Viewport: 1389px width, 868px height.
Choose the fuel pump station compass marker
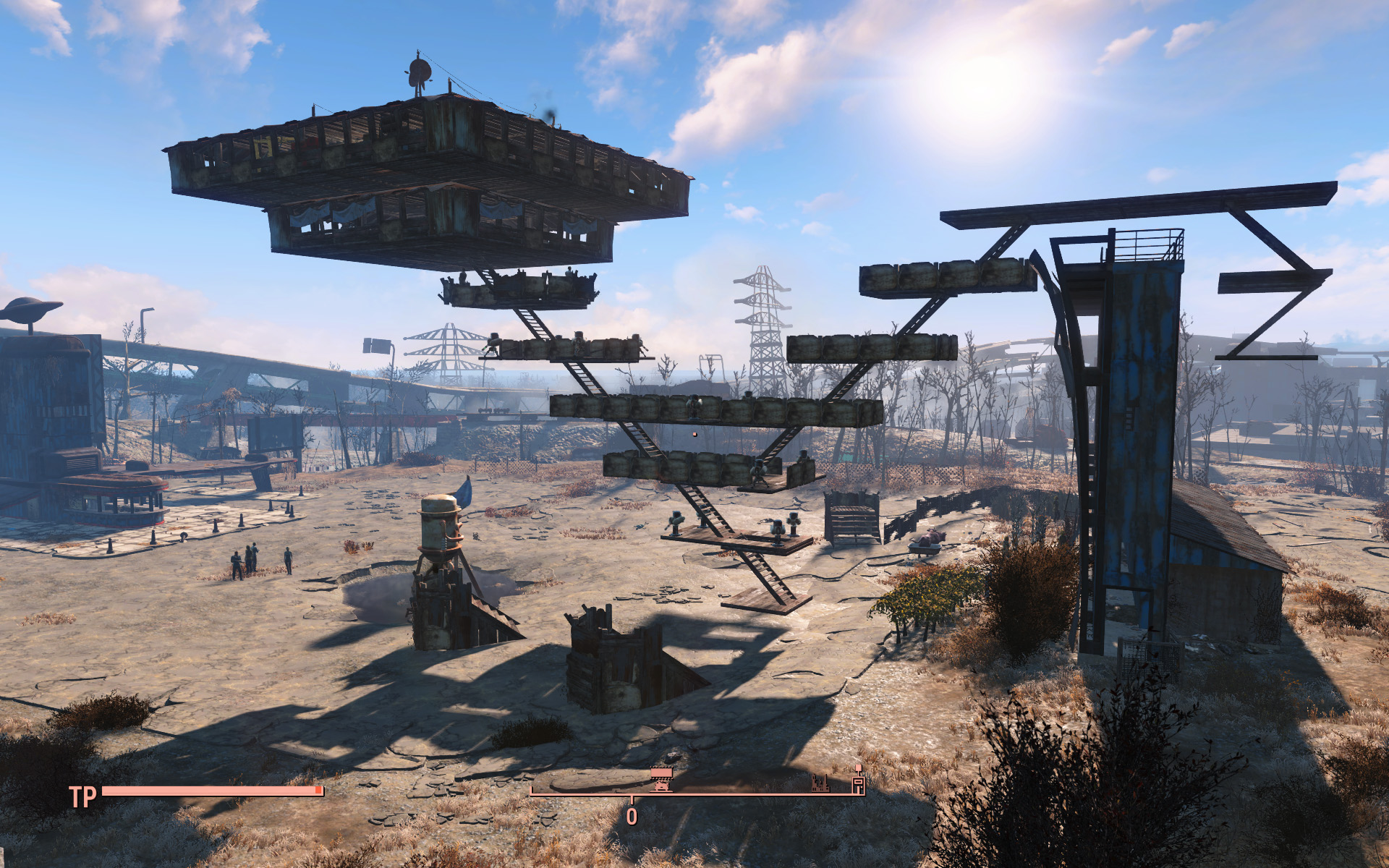(x=858, y=780)
